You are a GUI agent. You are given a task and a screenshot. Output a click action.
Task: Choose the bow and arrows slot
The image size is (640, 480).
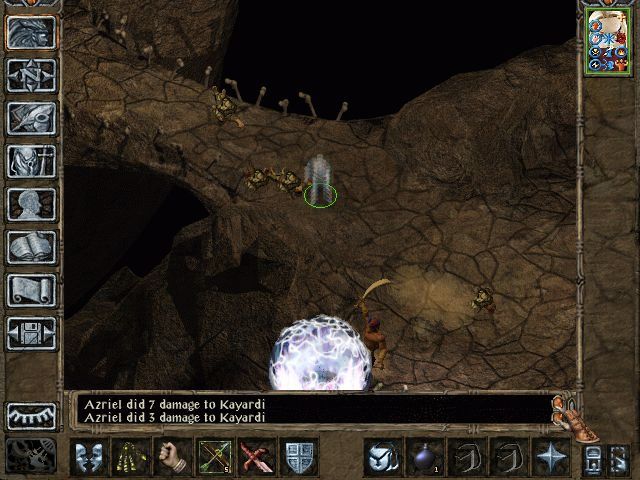(x=215, y=457)
